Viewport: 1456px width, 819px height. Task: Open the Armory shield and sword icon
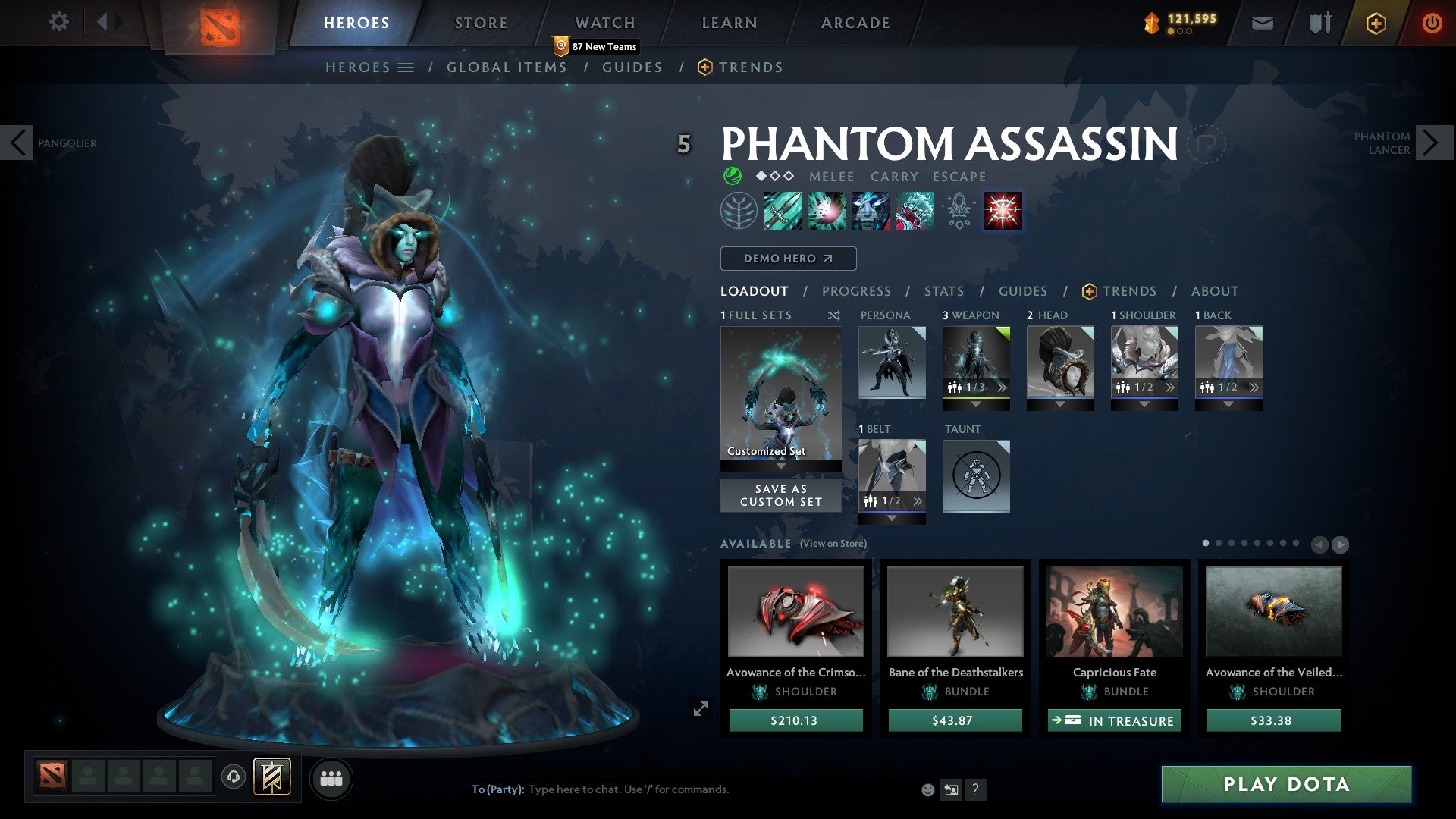[x=1319, y=23]
